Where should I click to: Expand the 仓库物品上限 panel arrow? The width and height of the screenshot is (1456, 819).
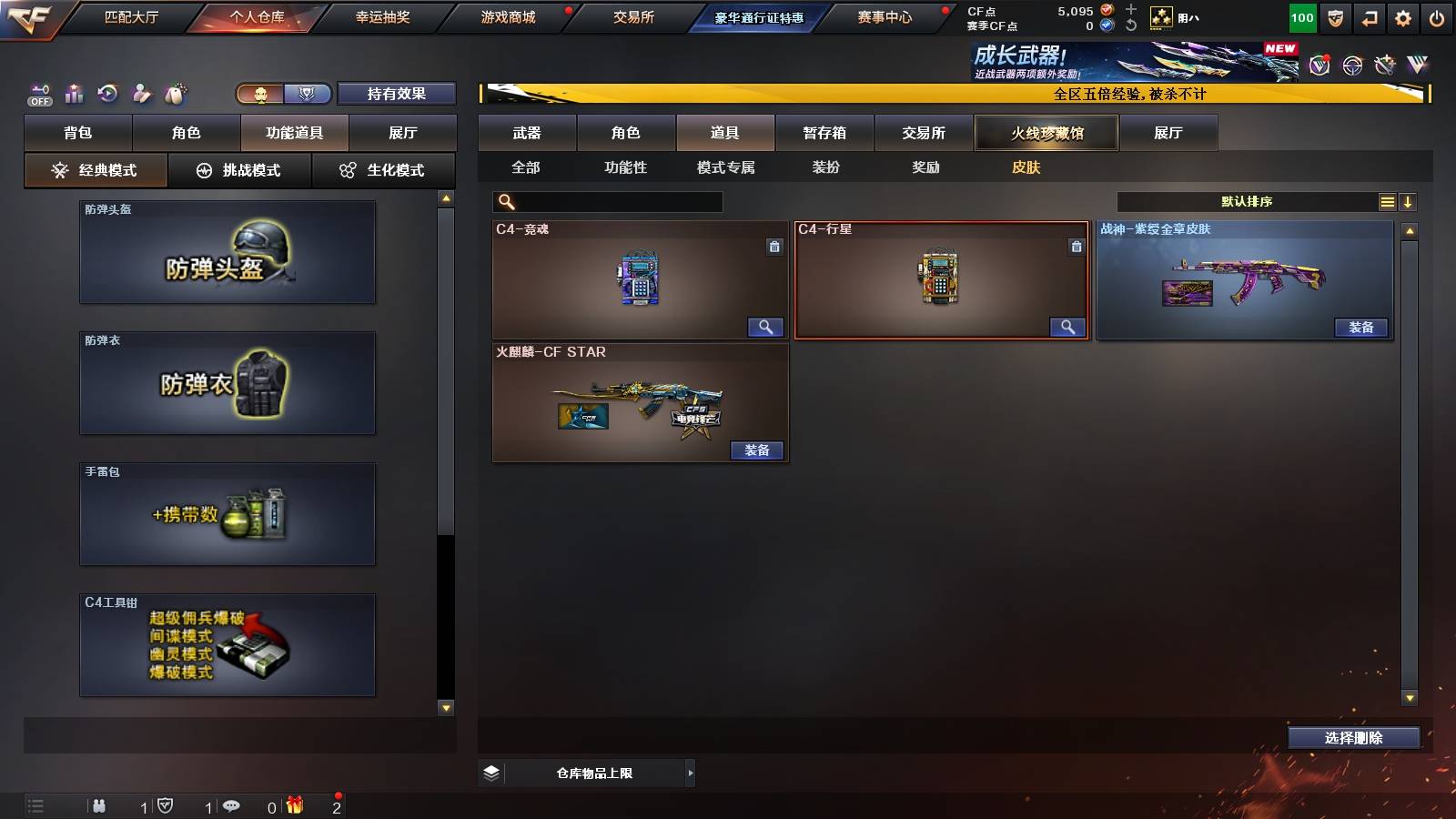tap(687, 772)
